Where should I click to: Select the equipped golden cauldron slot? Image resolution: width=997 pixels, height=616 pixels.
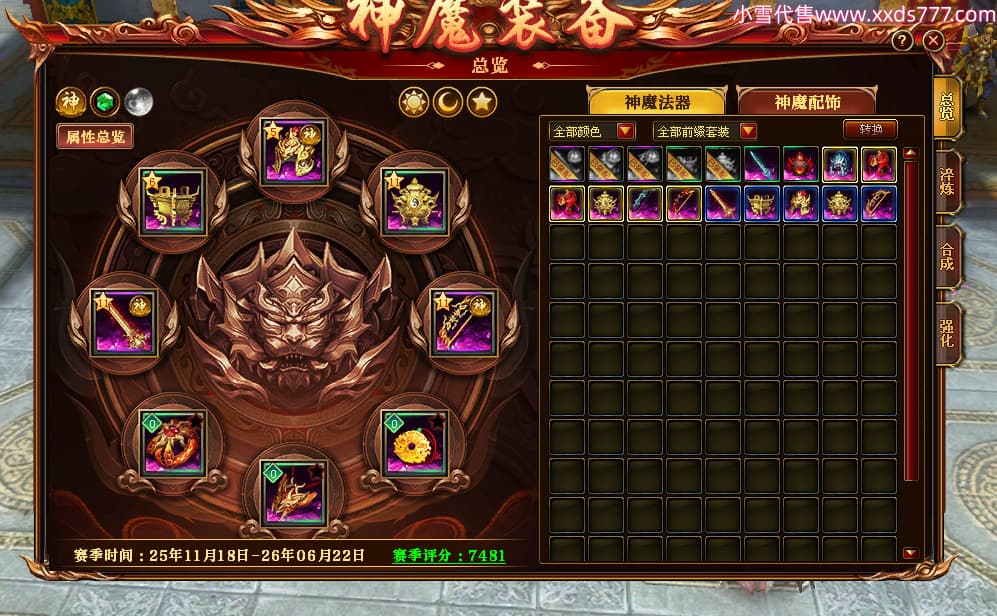174,200
